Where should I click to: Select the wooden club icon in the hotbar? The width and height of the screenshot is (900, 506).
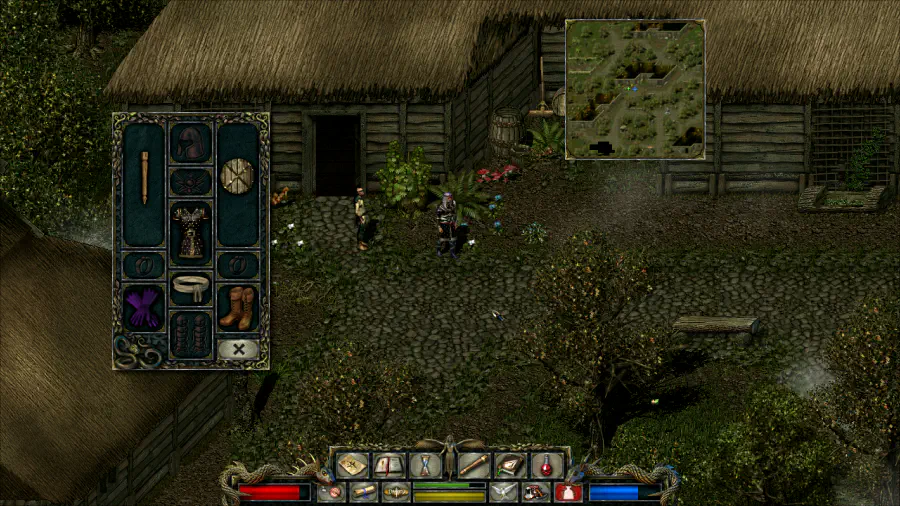(474, 465)
